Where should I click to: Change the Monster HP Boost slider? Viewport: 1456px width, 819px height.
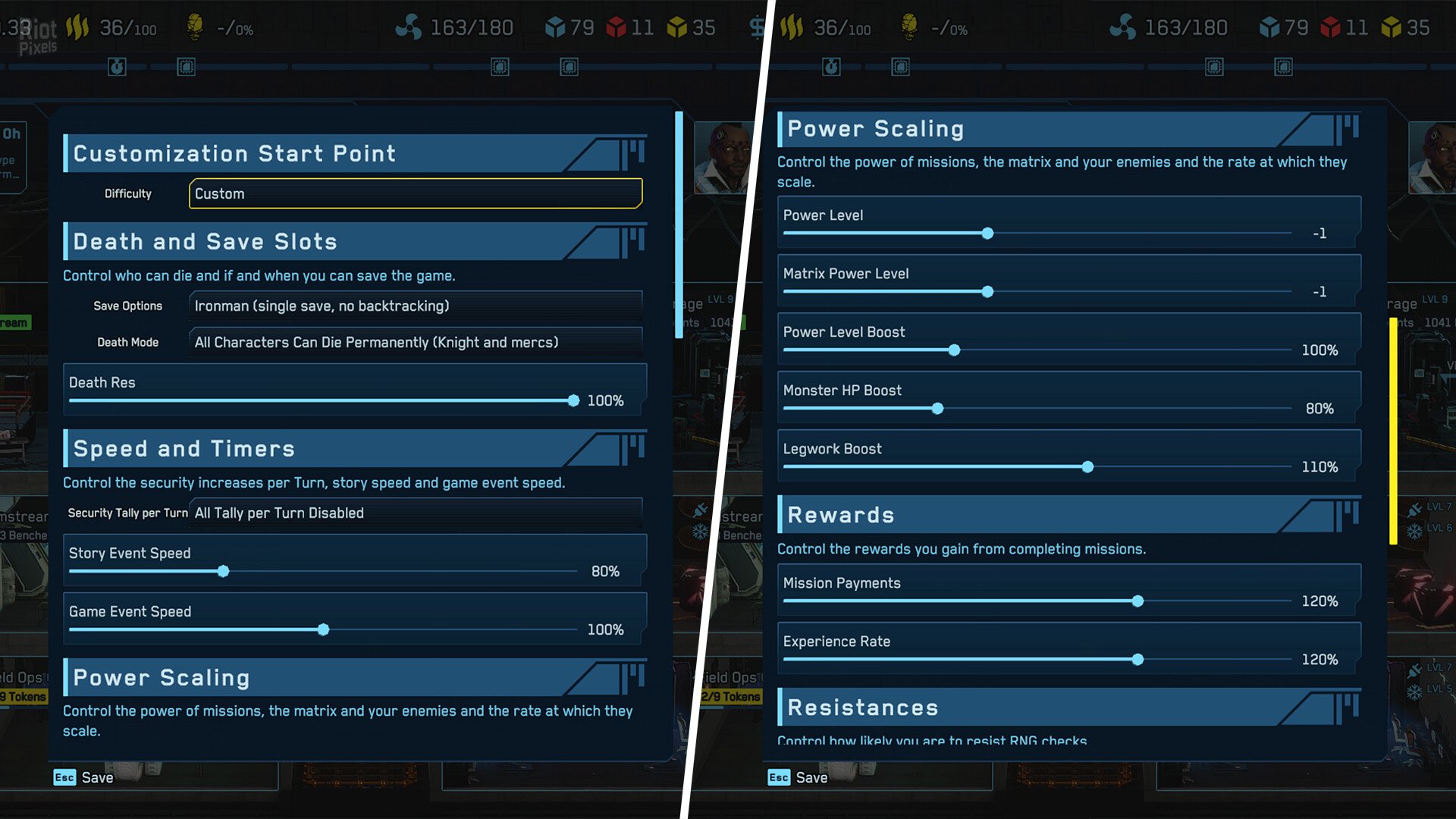click(937, 409)
